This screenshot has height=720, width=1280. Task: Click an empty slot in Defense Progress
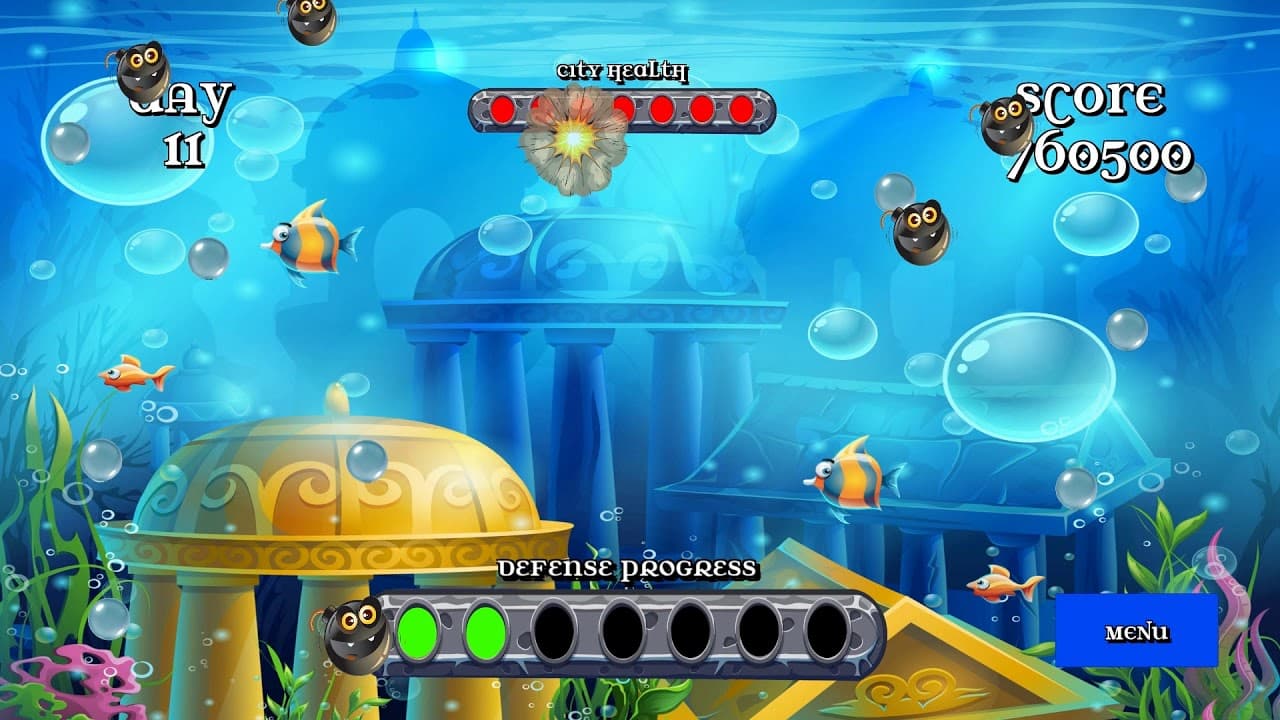[x=625, y=630]
